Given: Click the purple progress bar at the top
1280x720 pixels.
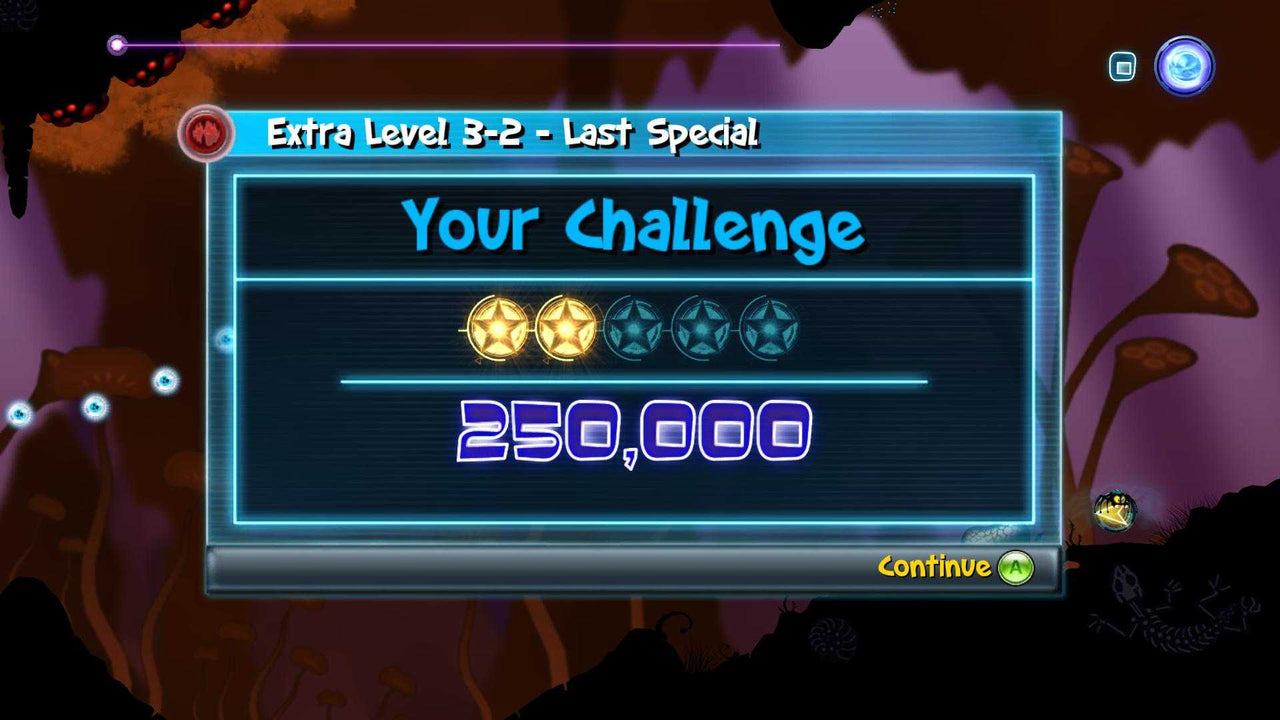Looking at the screenshot, I should [450, 44].
